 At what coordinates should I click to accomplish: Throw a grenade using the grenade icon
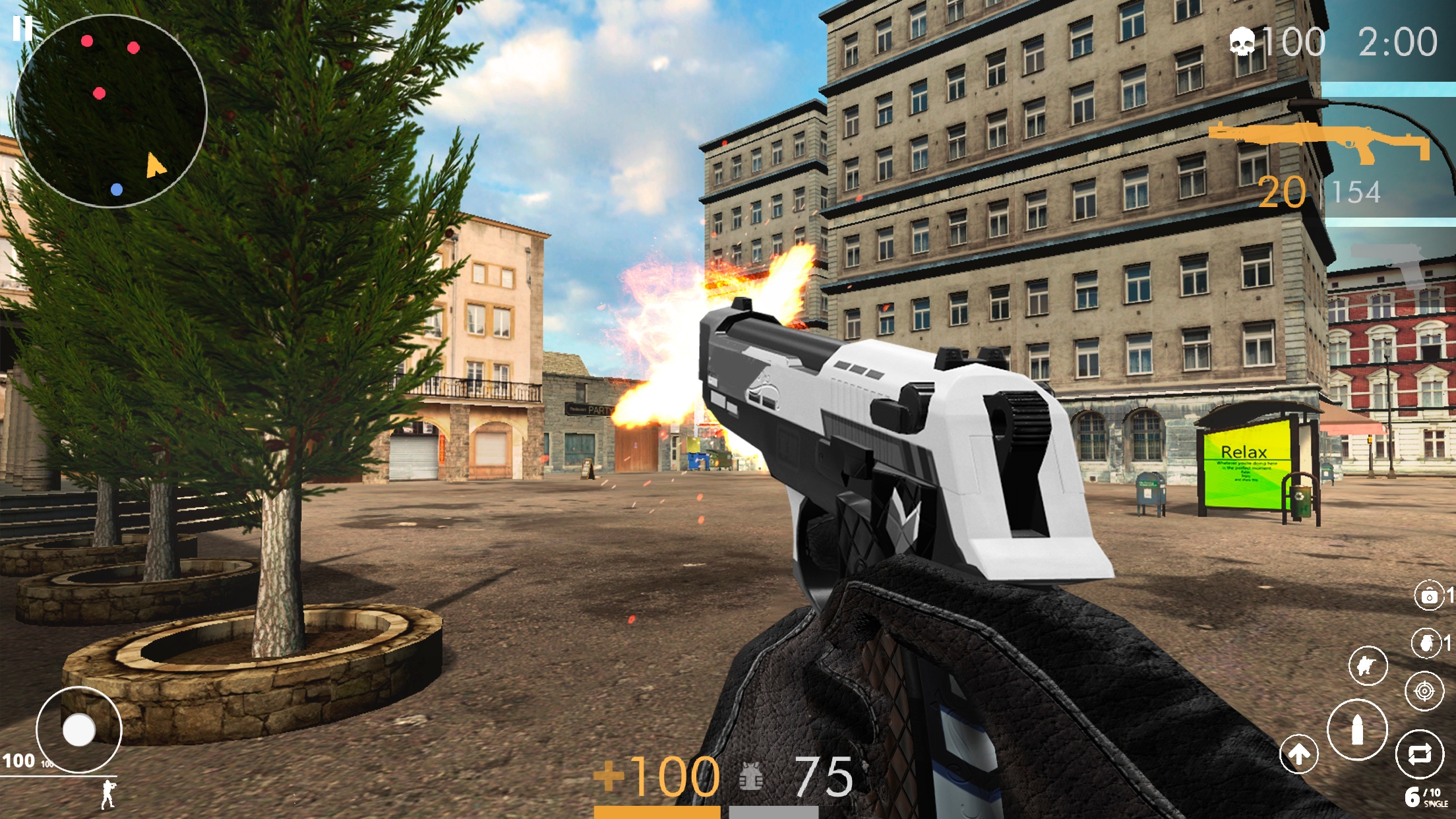click(1428, 642)
